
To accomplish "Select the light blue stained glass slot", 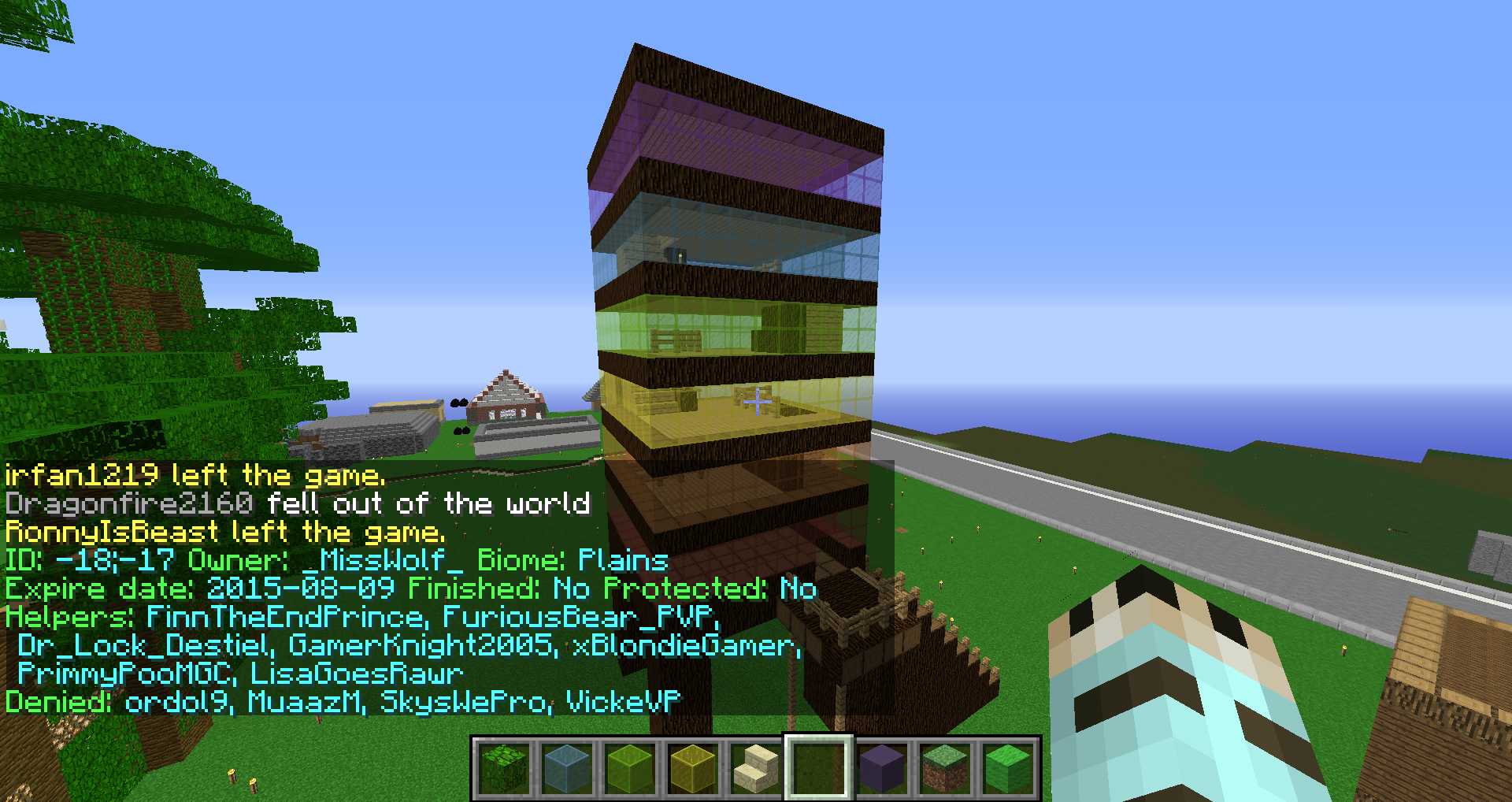I will tap(567, 768).
